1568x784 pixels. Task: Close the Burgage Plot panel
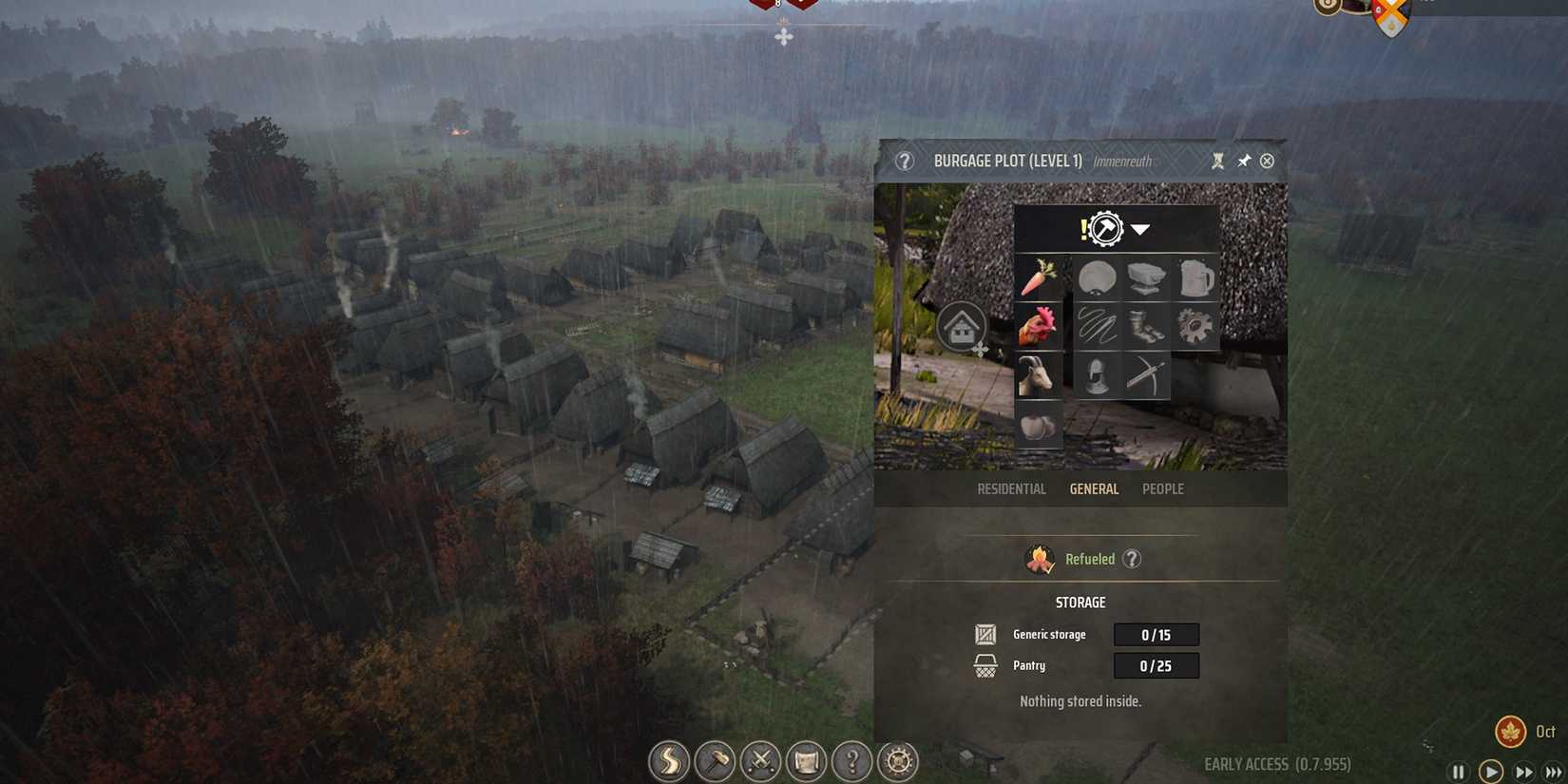click(1267, 162)
